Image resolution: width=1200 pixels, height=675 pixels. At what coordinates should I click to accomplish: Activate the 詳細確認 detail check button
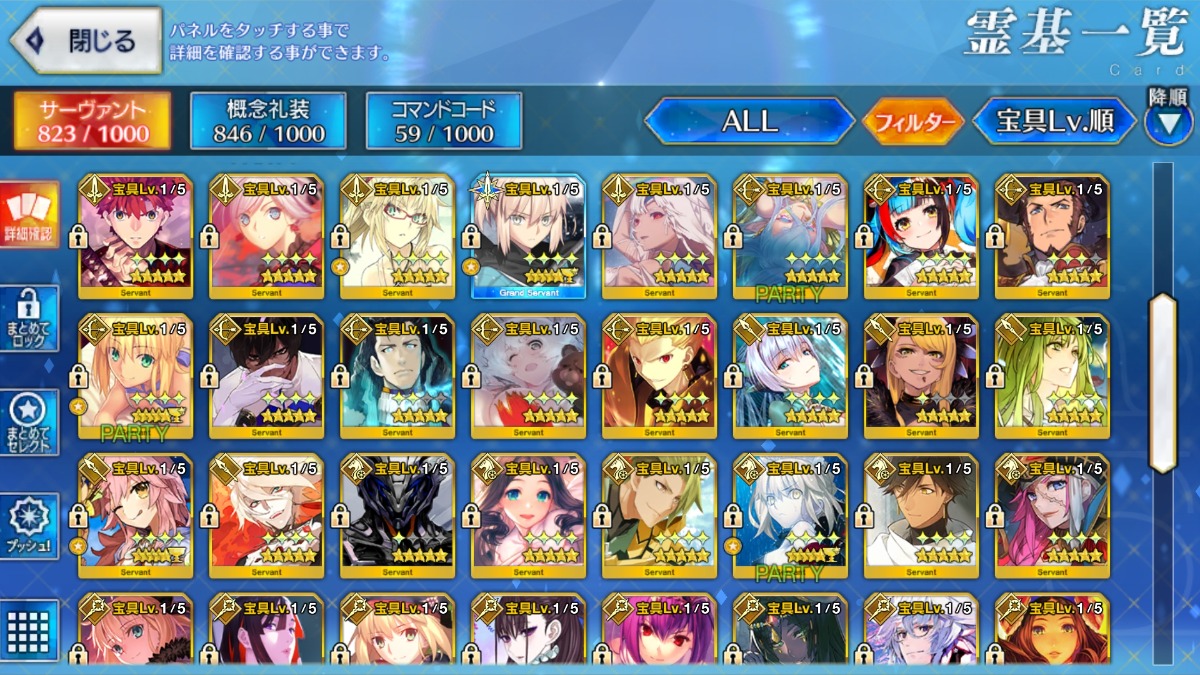tap(29, 215)
